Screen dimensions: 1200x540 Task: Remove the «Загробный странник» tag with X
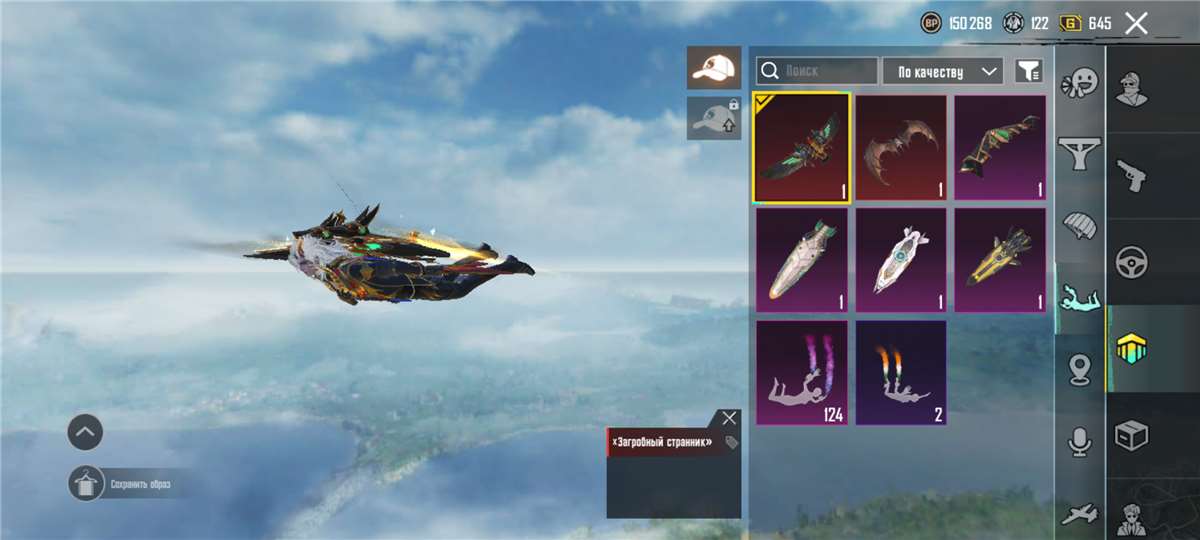click(x=729, y=418)
